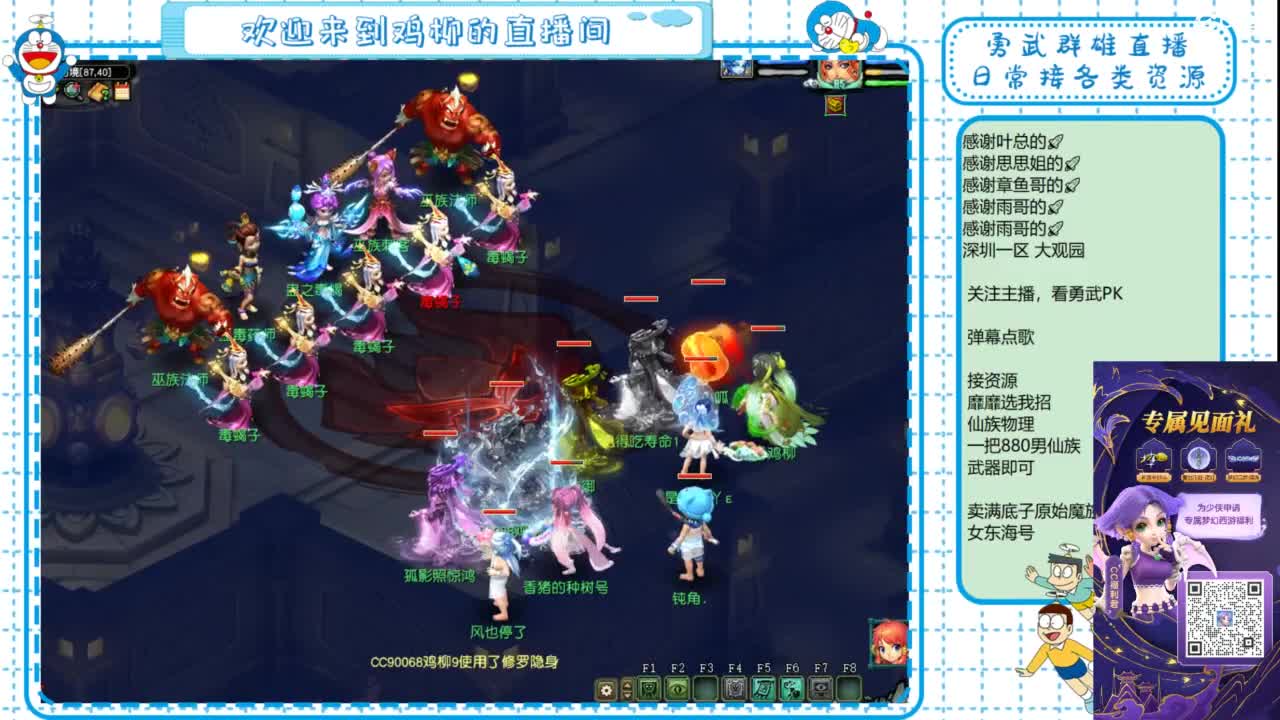Image resolution: width=1280 pixels, height=720 pixels.
Task: Open settings with the gear icon
Action: click(605, 689)
